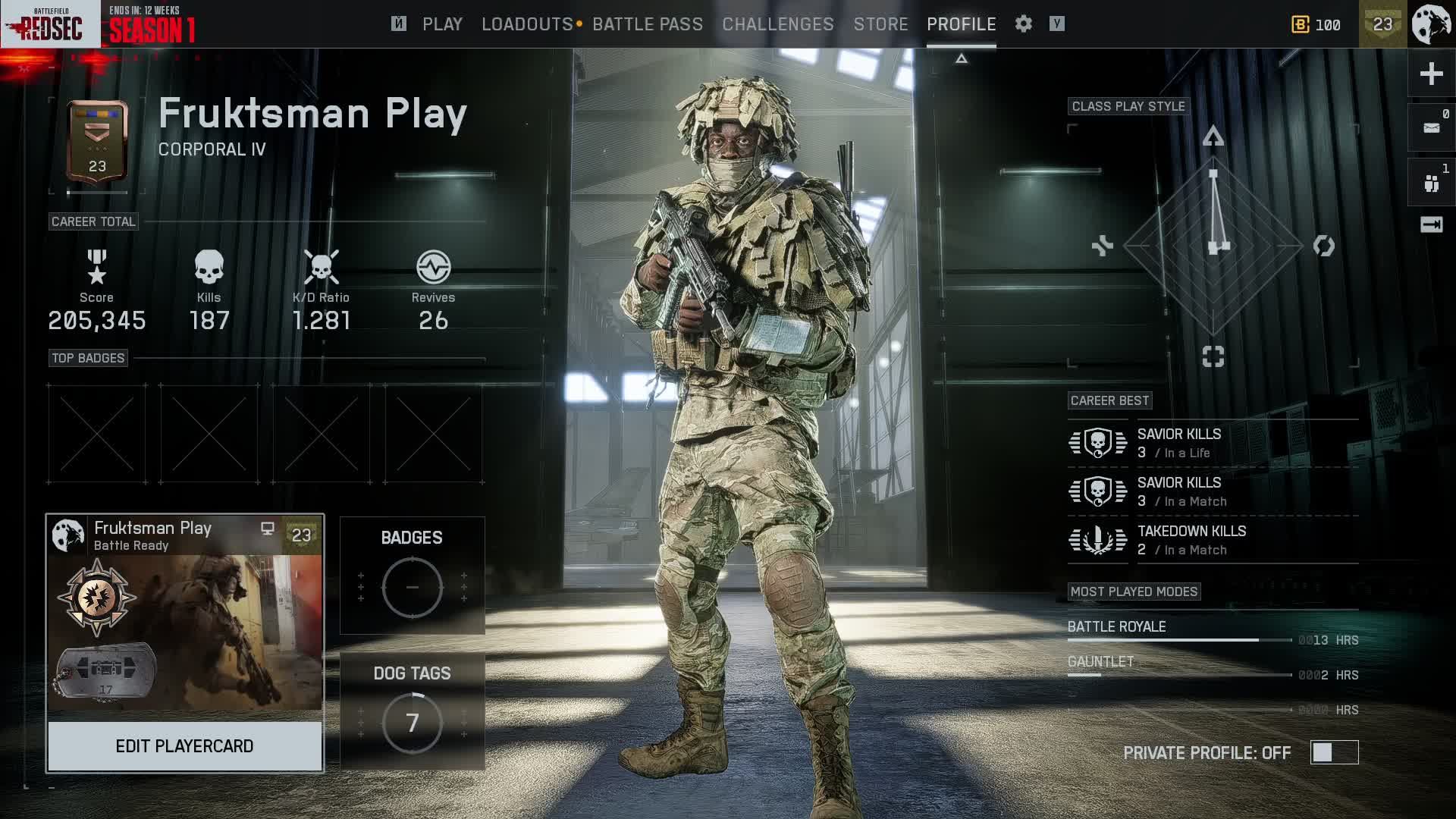Open the Play tab

coord(442,24)
